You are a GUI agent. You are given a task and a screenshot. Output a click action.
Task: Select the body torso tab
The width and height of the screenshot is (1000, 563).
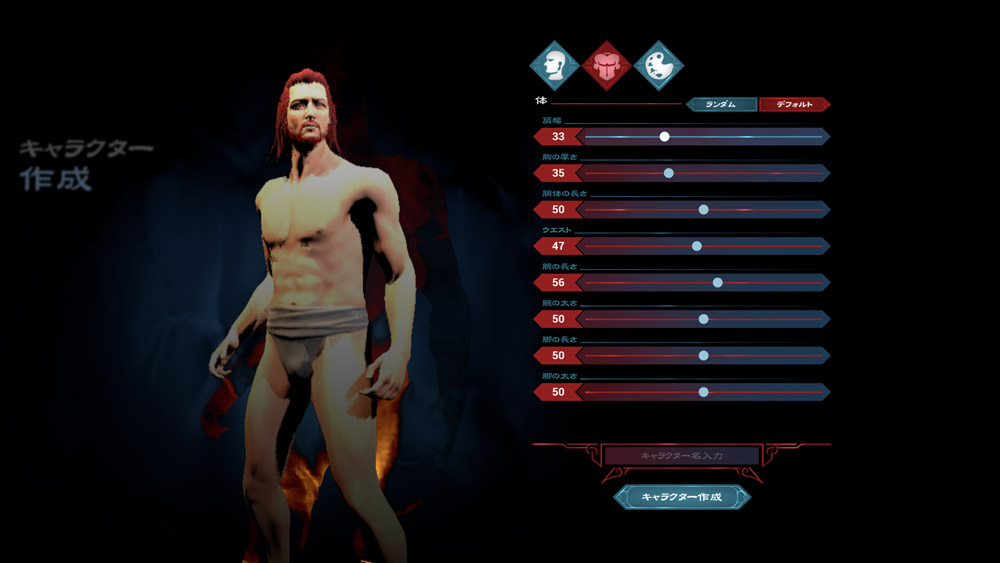(606, 66)
